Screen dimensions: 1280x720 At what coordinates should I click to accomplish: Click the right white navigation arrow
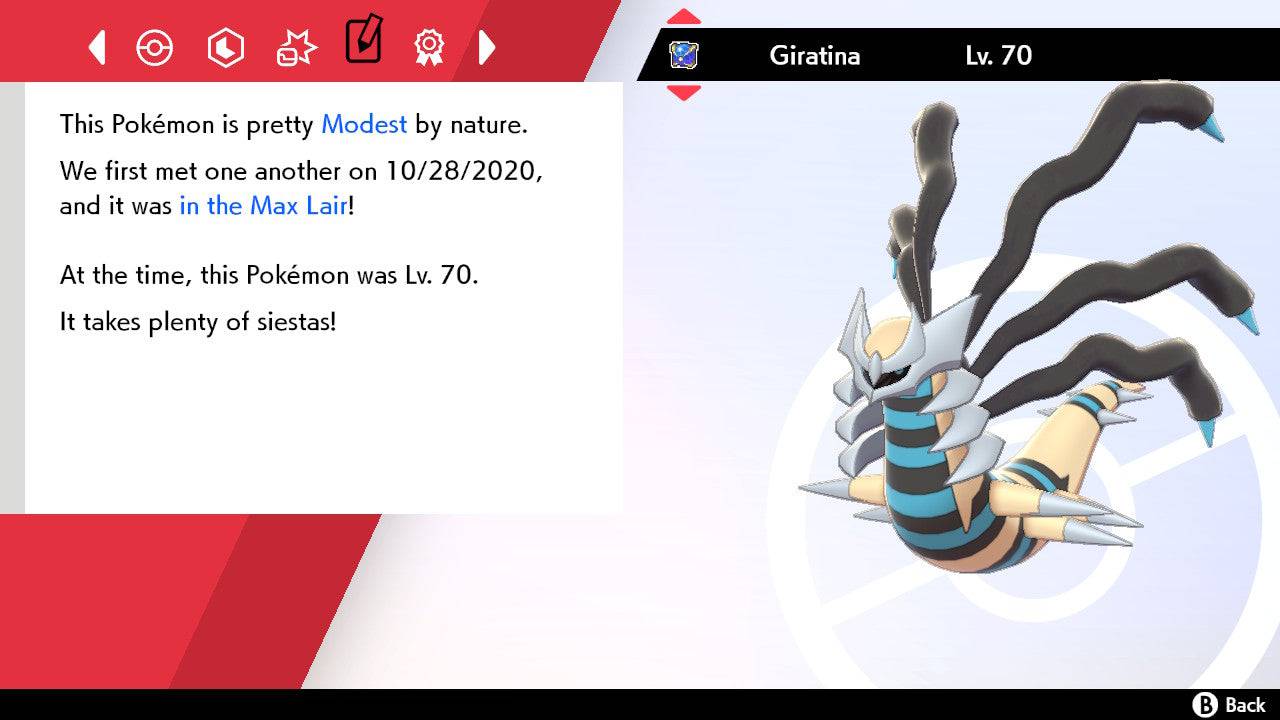pyautogui.click(x=487, y=46)
